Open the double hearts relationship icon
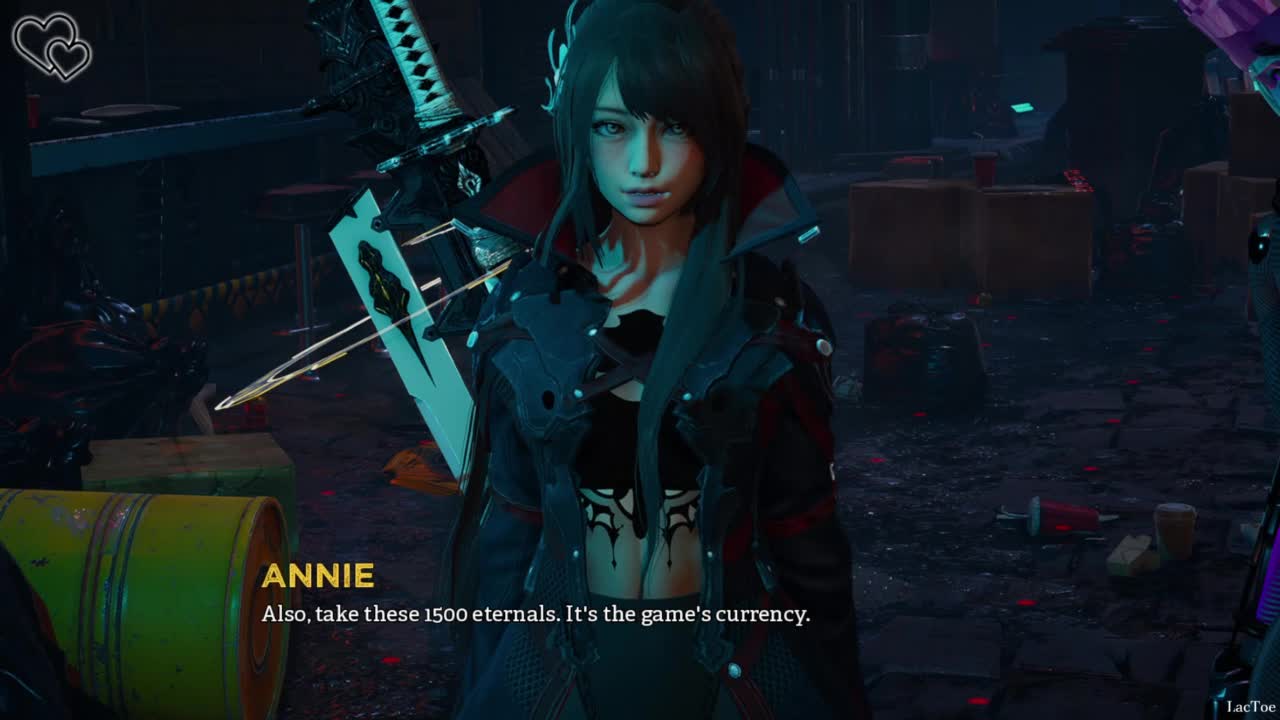 (x=51, y=46)
